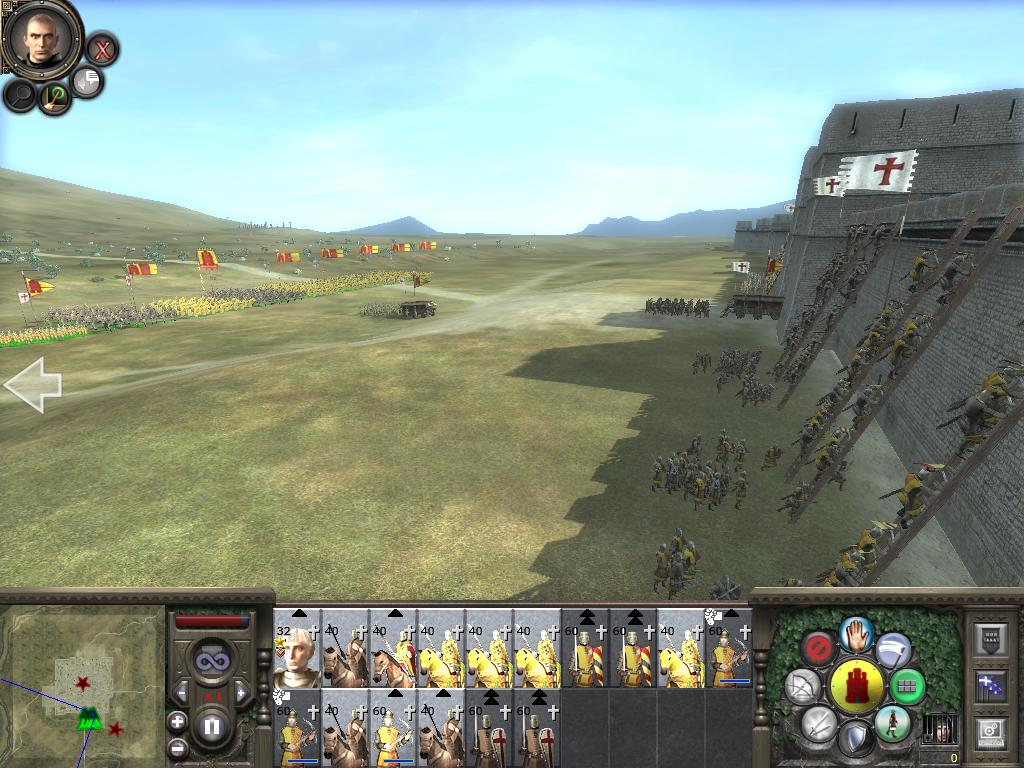Image resolution: width=1024 pixels, height=768 pixels.
Task: Open the battle options gear button
Action: [x=989, y=731]
